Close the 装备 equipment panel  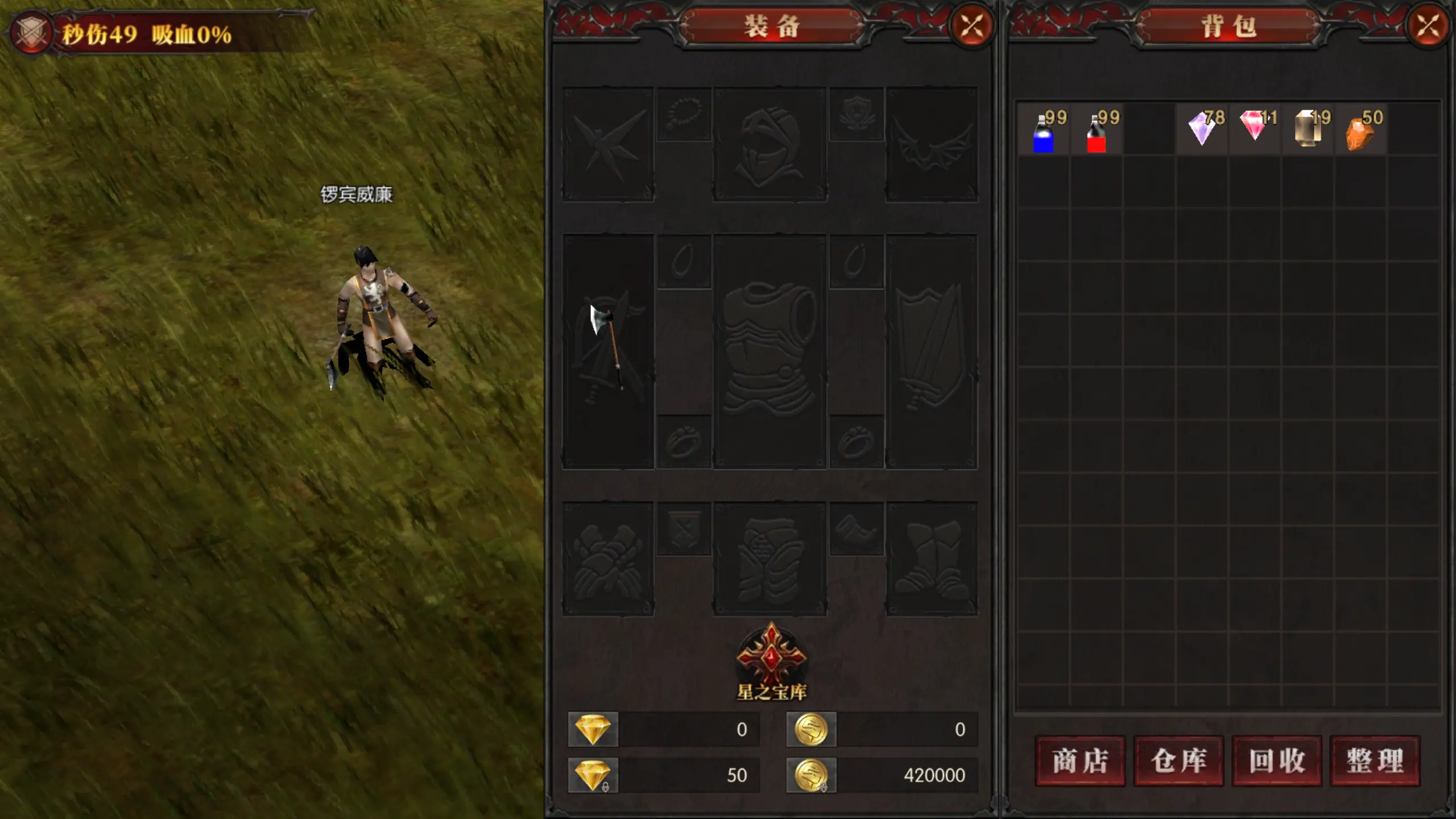click(972, 26)
